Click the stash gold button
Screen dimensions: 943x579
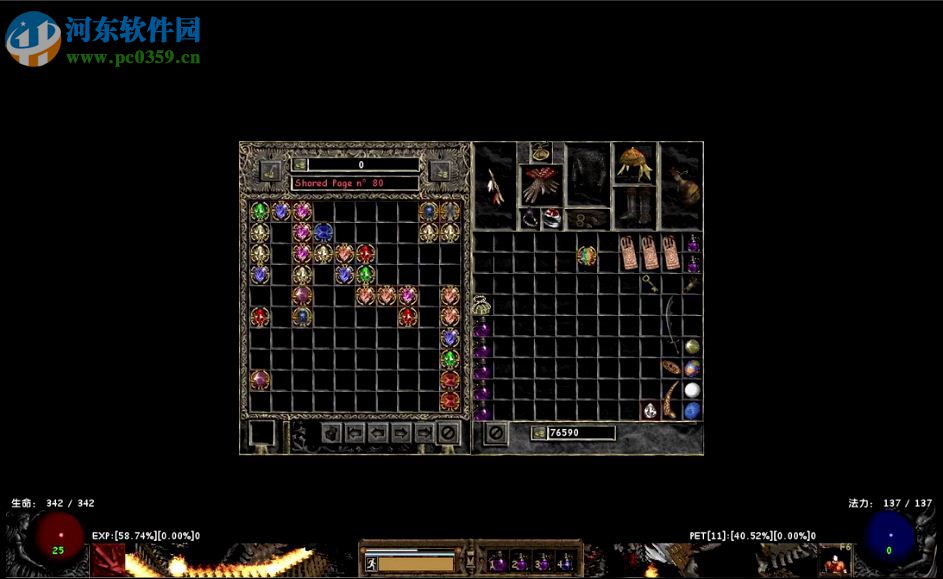pos(299,165)
